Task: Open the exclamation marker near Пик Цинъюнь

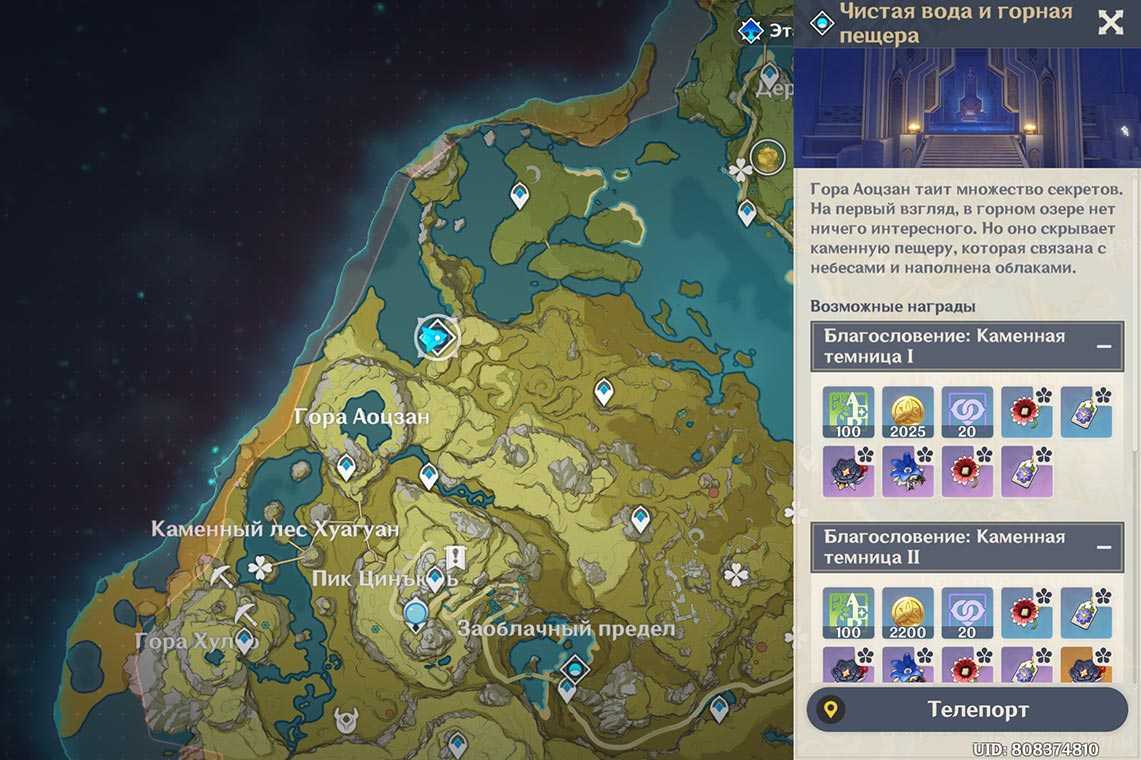Action: (456, 557)
